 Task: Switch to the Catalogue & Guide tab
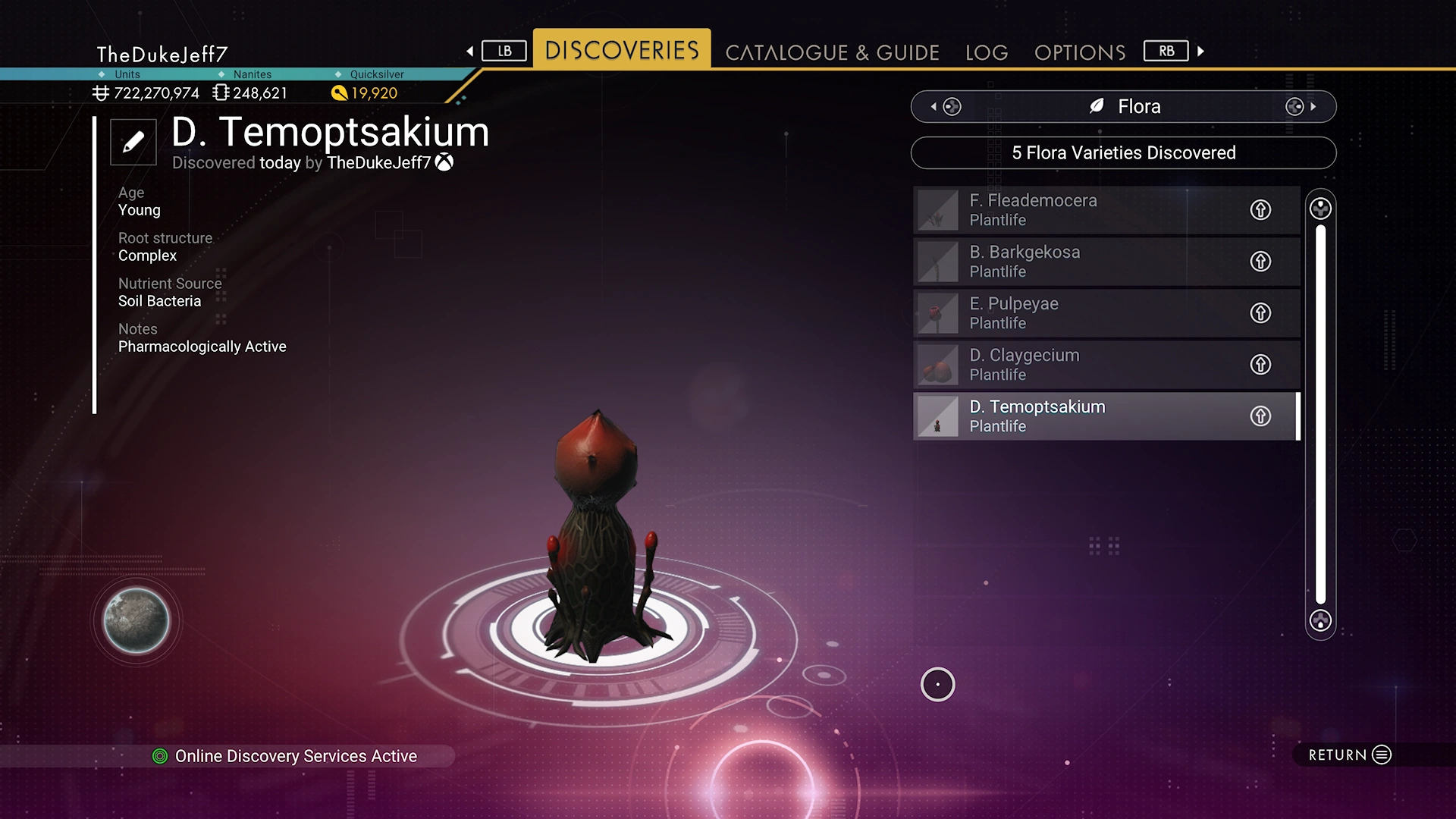click(832, 52)
